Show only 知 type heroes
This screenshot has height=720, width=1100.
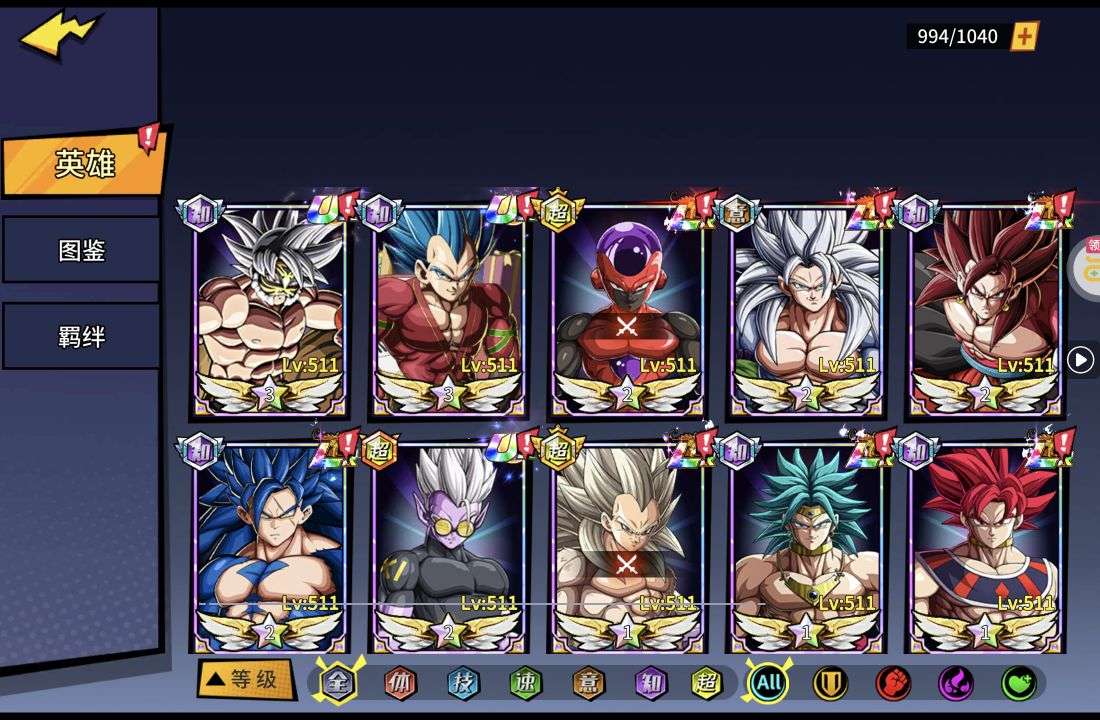coord(650,683)
